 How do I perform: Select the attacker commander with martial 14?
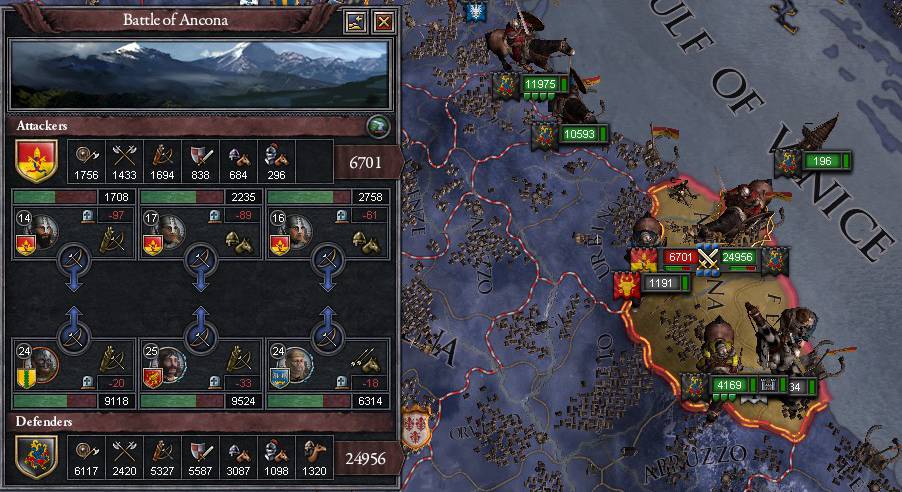click(x=40, y=232)
